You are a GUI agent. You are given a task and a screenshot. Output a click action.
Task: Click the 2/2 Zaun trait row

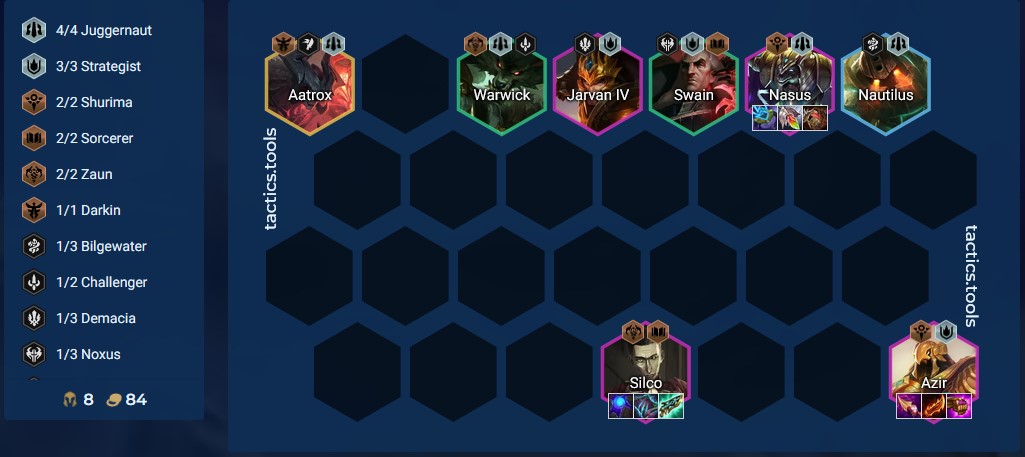[x=104, y=174]
